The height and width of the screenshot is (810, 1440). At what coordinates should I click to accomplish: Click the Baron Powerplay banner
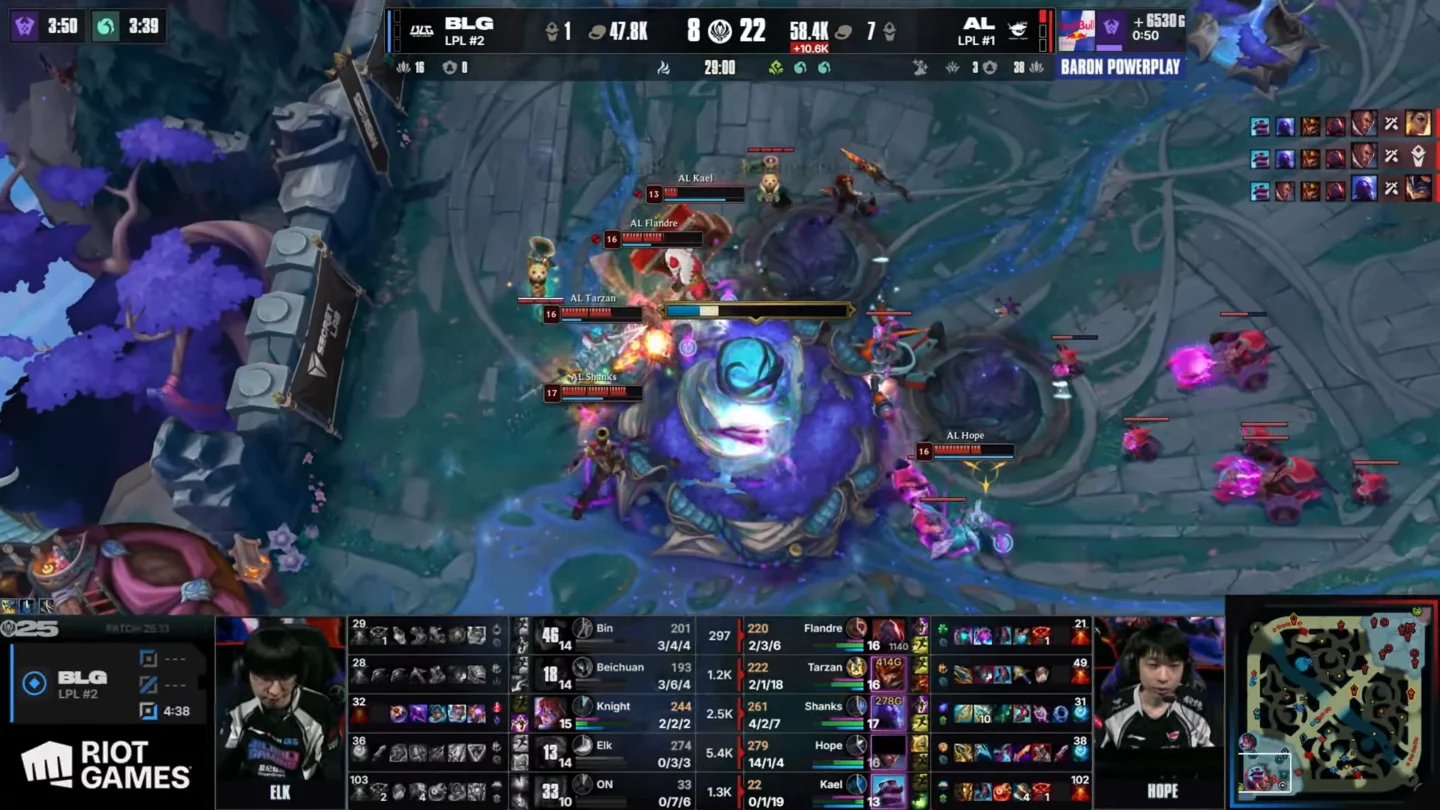click(1120, 67)
